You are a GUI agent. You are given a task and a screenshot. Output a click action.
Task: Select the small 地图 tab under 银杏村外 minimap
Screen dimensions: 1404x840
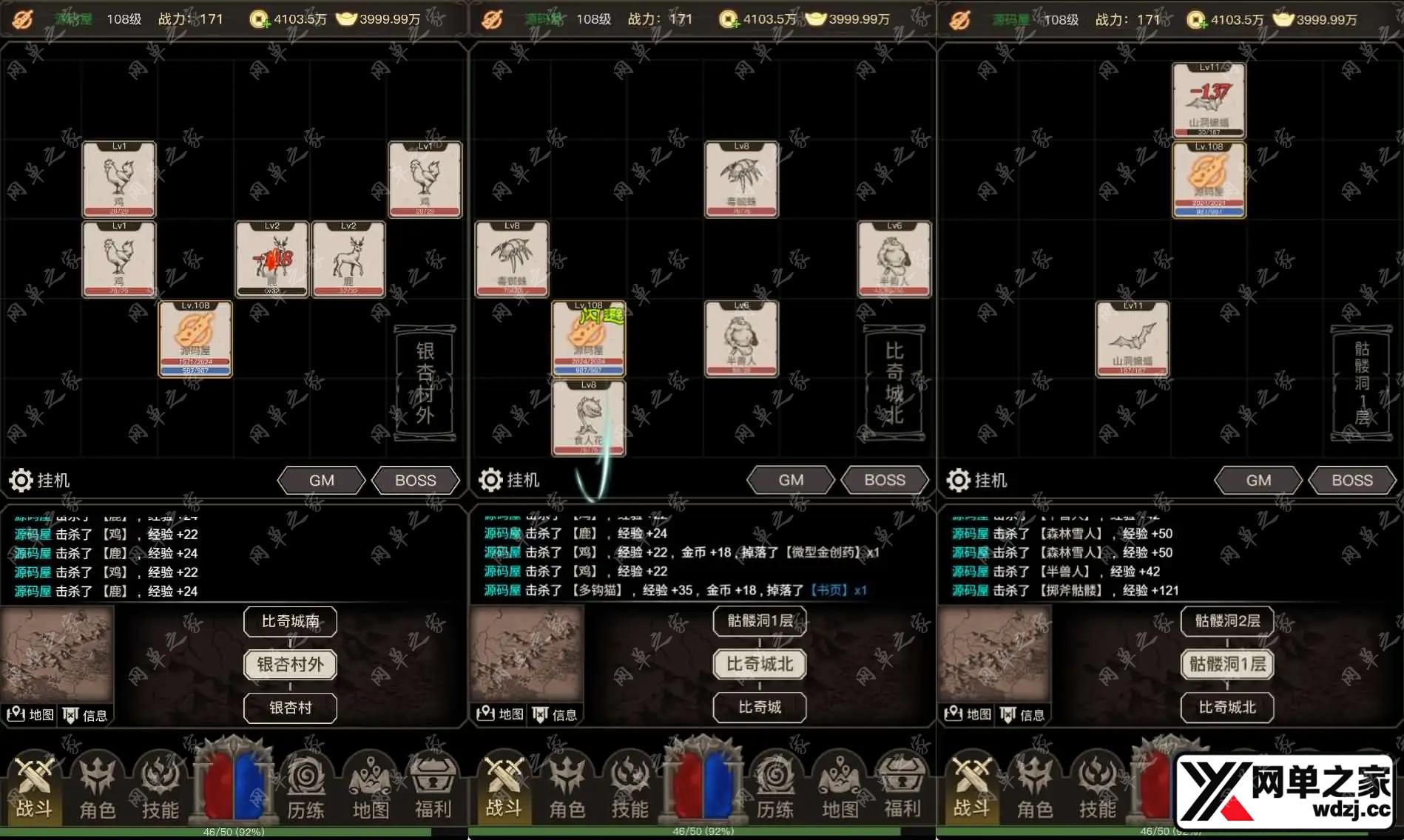(x=30, y=714)
